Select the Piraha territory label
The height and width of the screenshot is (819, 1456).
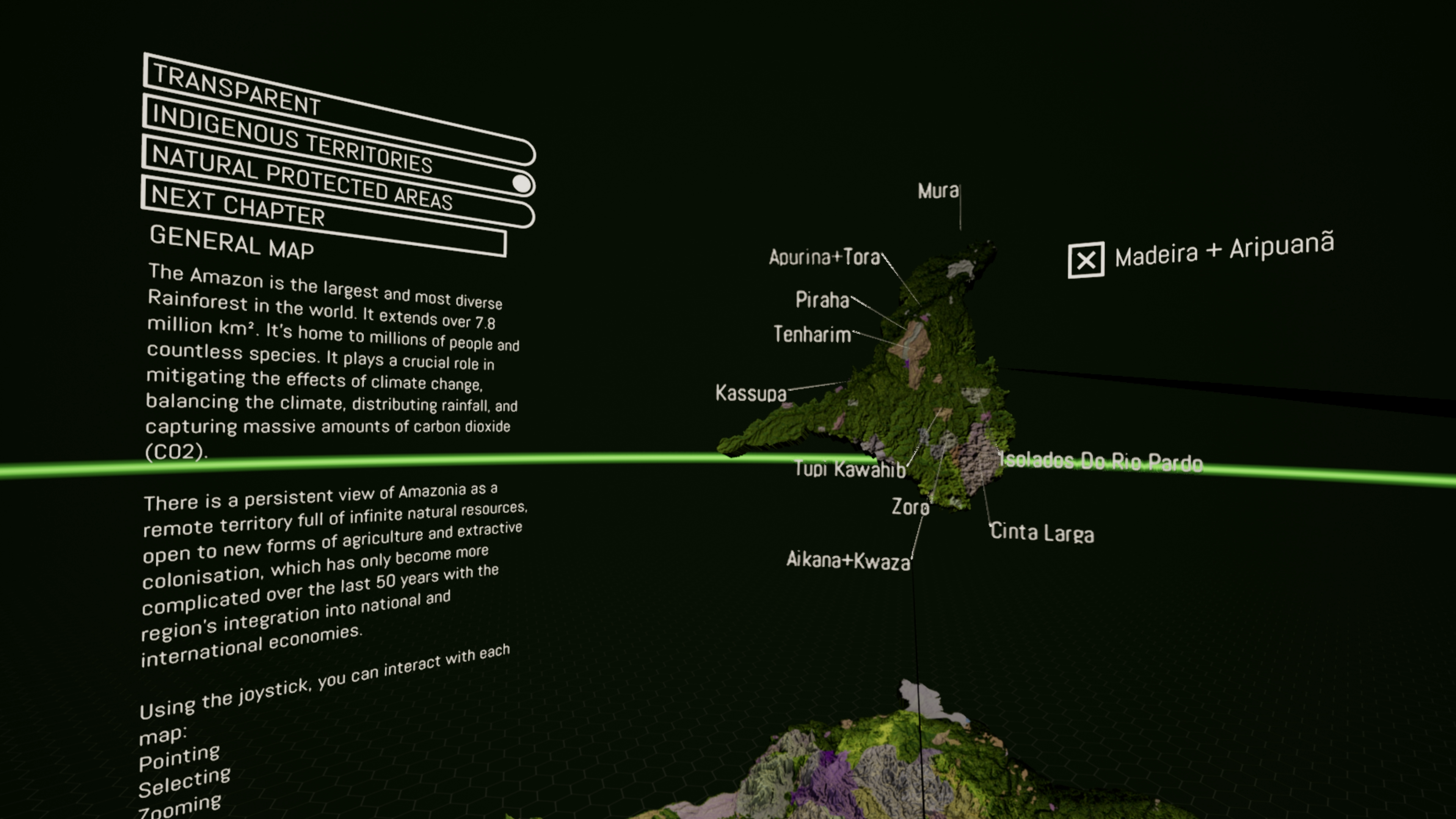coord(822,300)
